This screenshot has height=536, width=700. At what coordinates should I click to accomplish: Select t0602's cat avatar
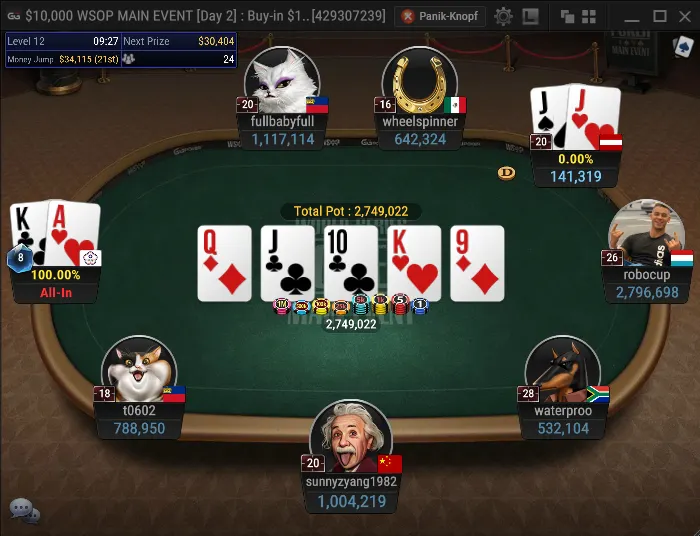pos(140,371)
